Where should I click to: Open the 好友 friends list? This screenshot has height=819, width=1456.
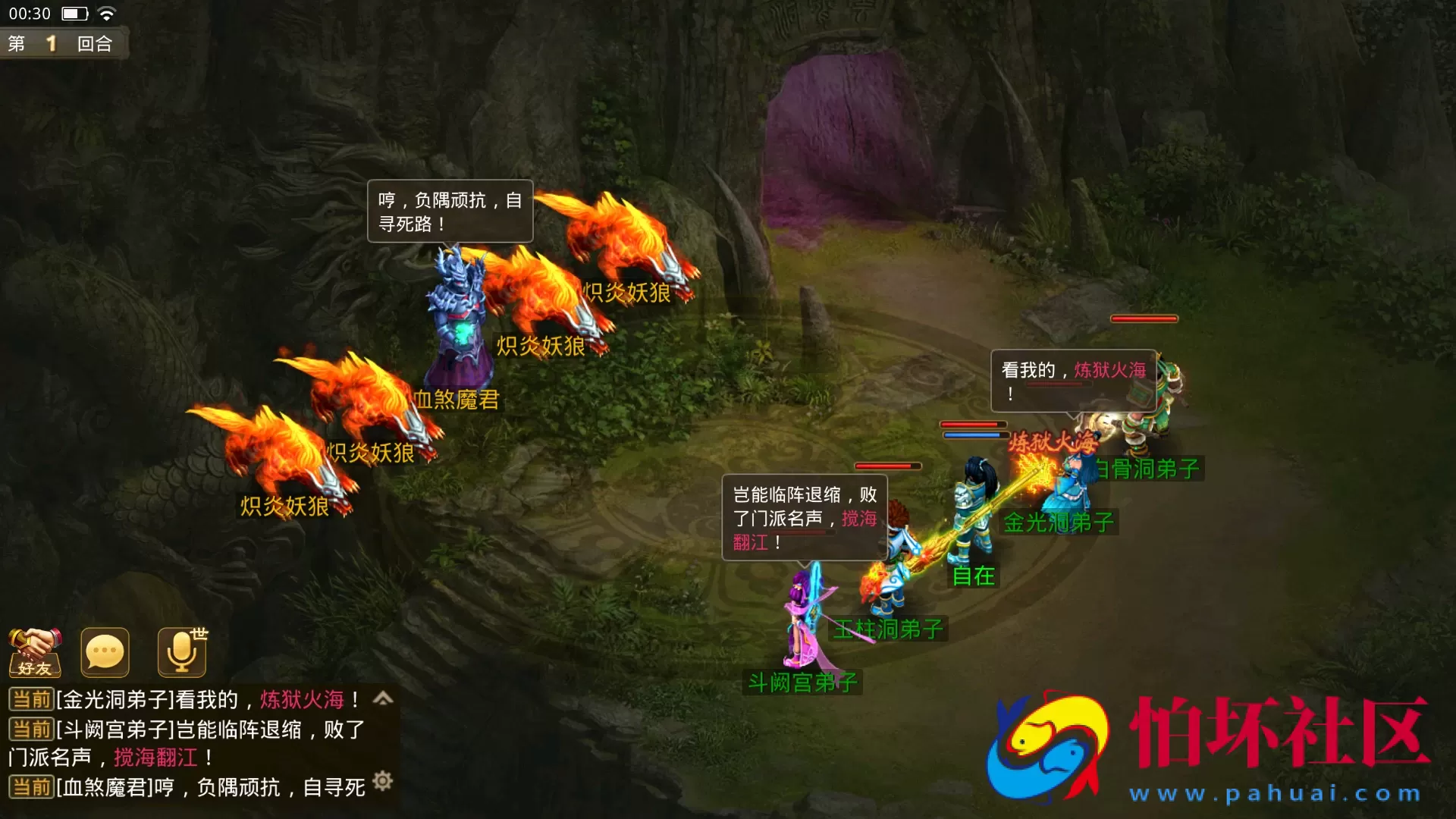pyautogui.click(x=36, y=652)
